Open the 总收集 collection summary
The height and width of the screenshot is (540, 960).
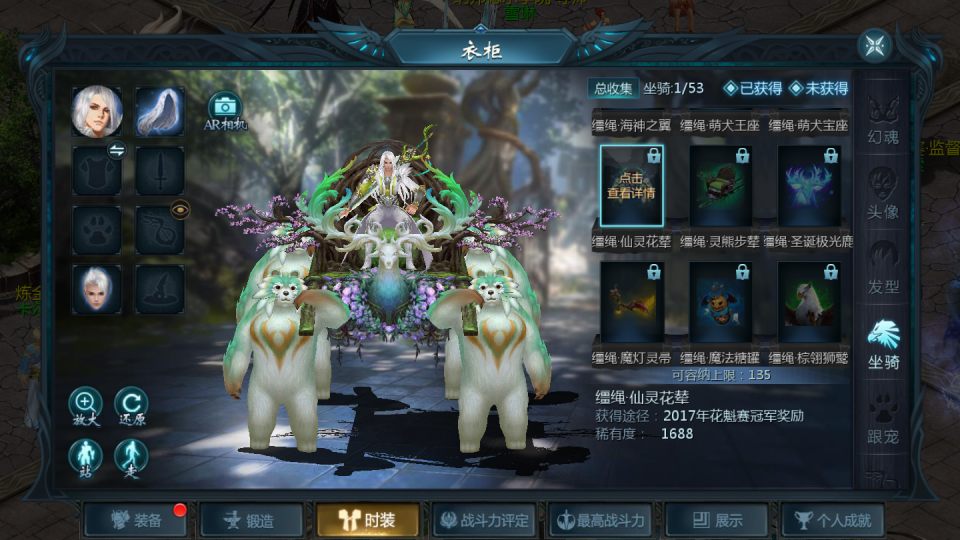point(614,88)
